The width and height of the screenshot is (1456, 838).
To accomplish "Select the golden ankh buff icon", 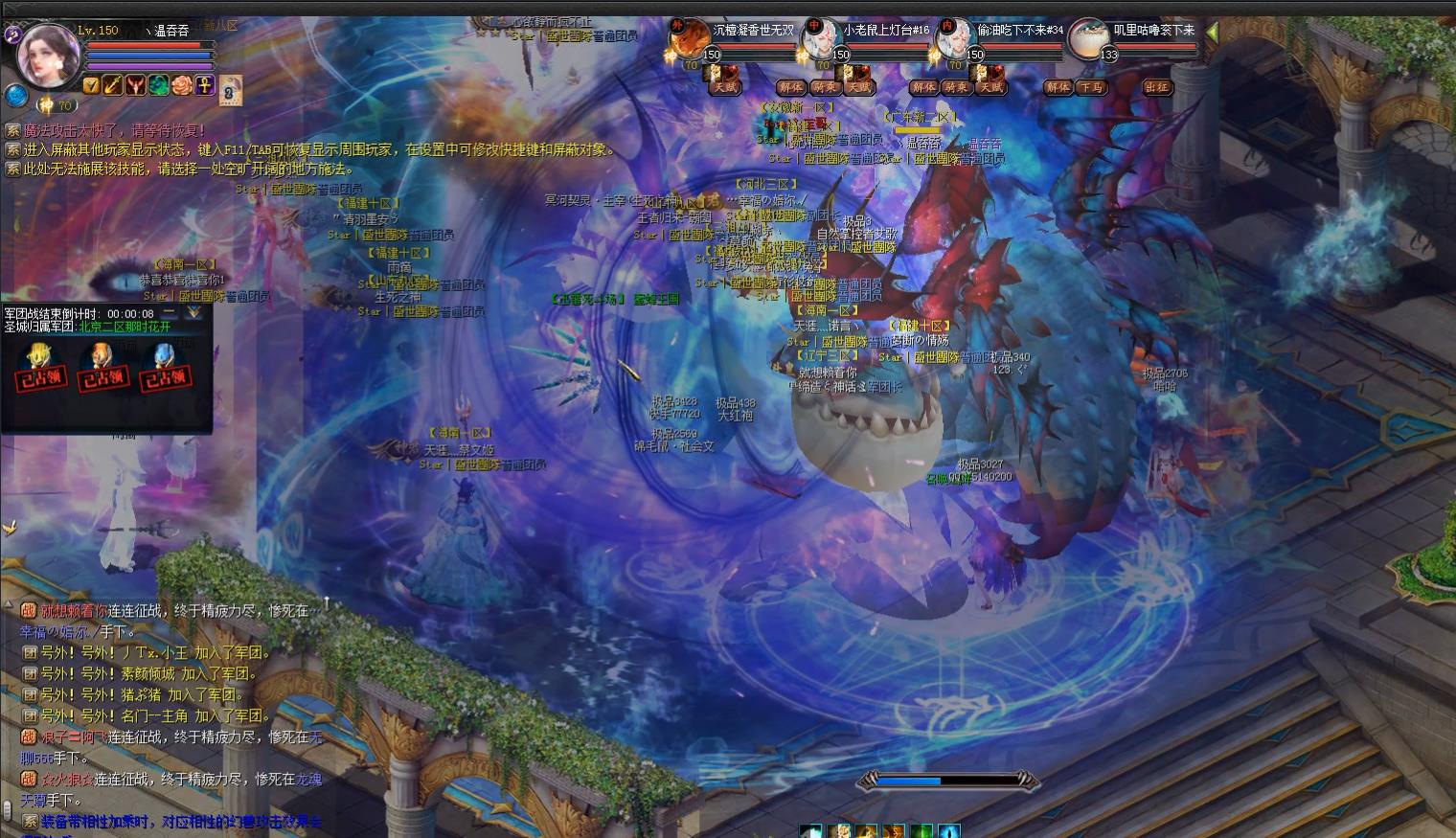I will coord(204,85).
